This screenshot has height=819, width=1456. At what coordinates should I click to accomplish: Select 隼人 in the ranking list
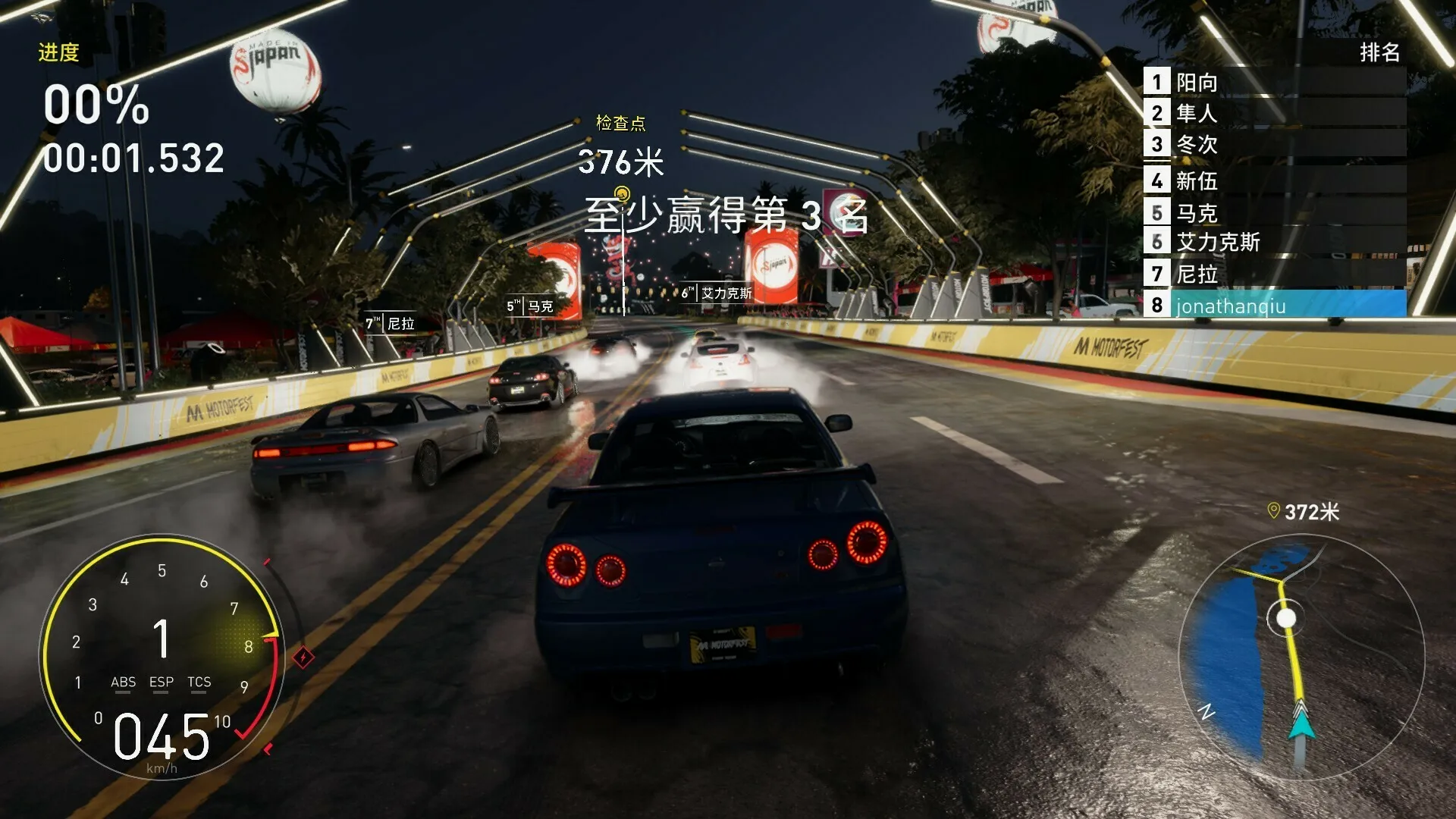[x=1274, y=113]
